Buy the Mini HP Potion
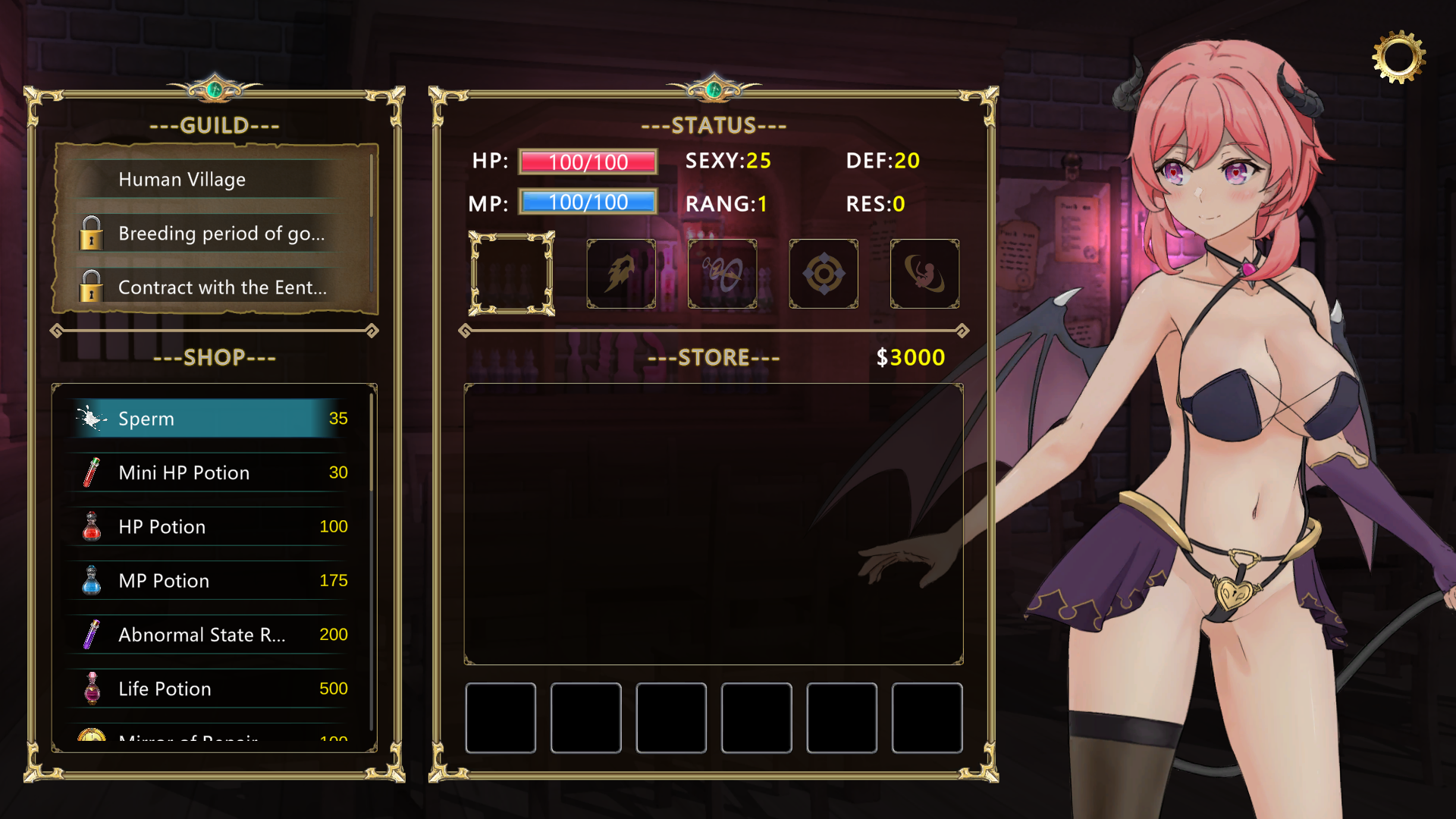1456x819 pixels. 212,472
